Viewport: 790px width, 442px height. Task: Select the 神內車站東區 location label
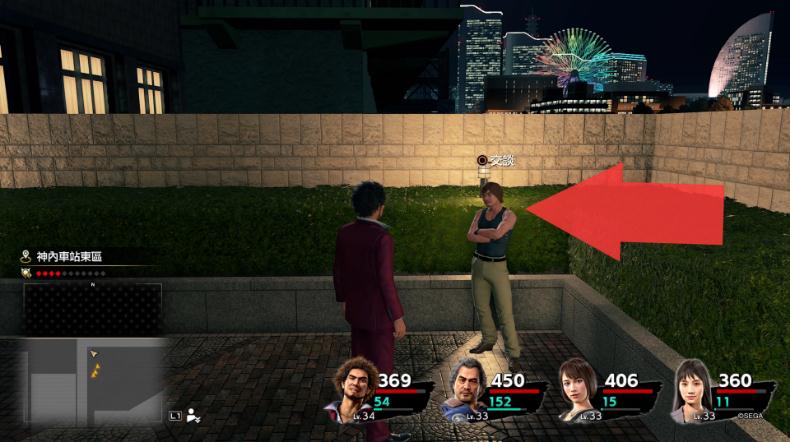[69, 257]
